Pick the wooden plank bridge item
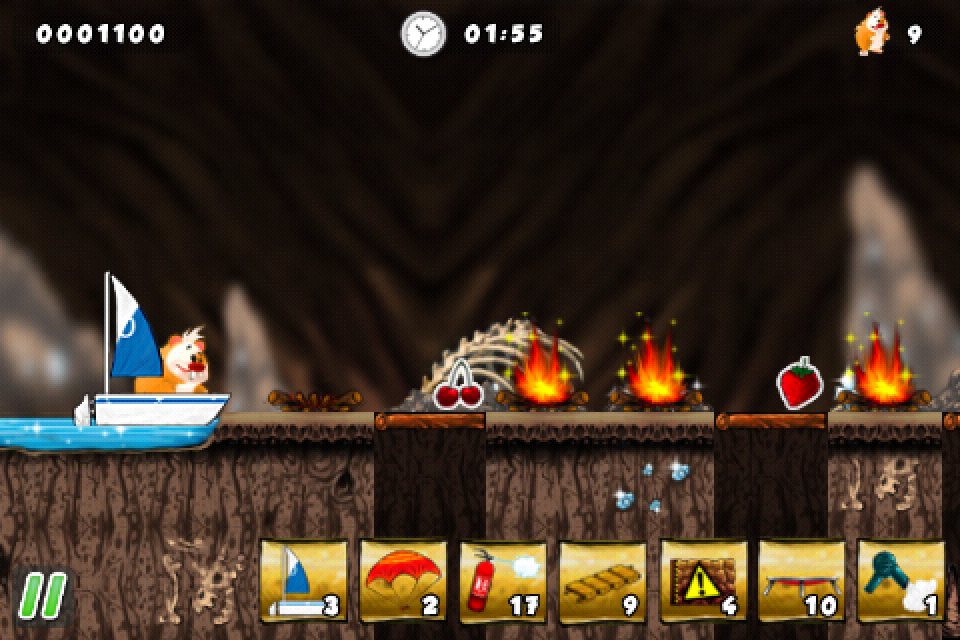Viewport: 960px width, 640px height. click(x=603, y=582)
